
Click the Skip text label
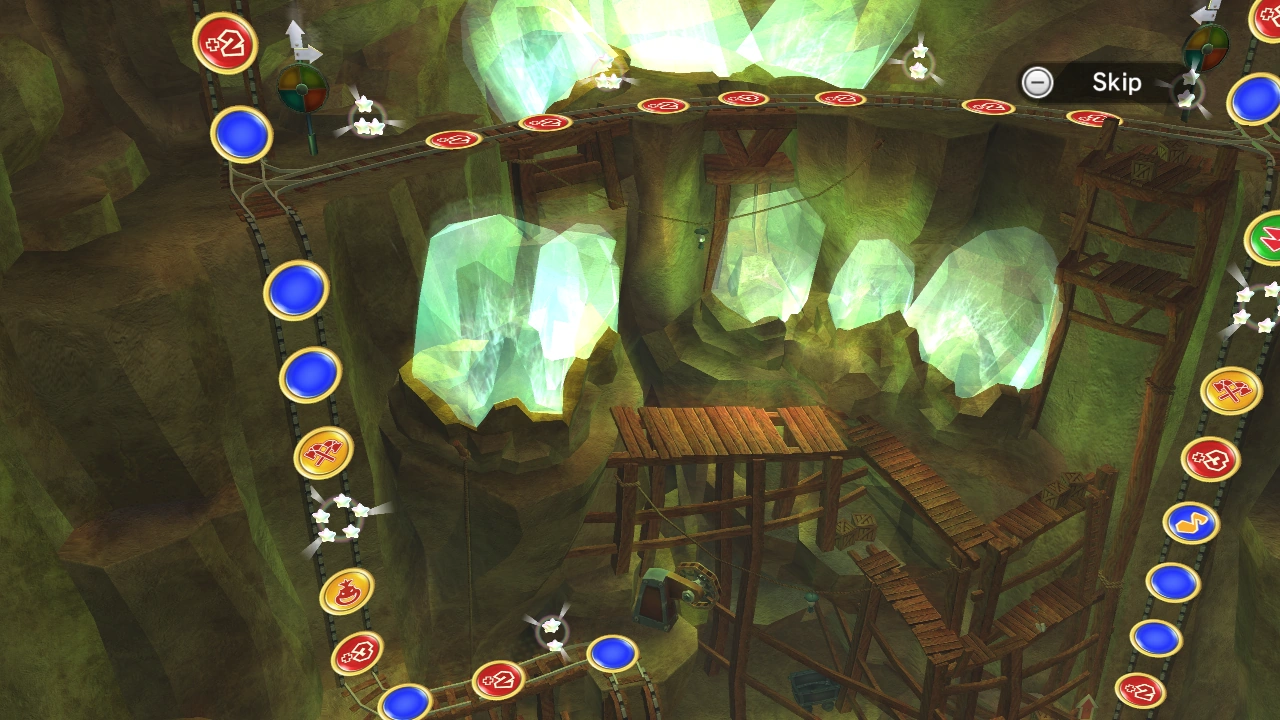(1120, 83)
